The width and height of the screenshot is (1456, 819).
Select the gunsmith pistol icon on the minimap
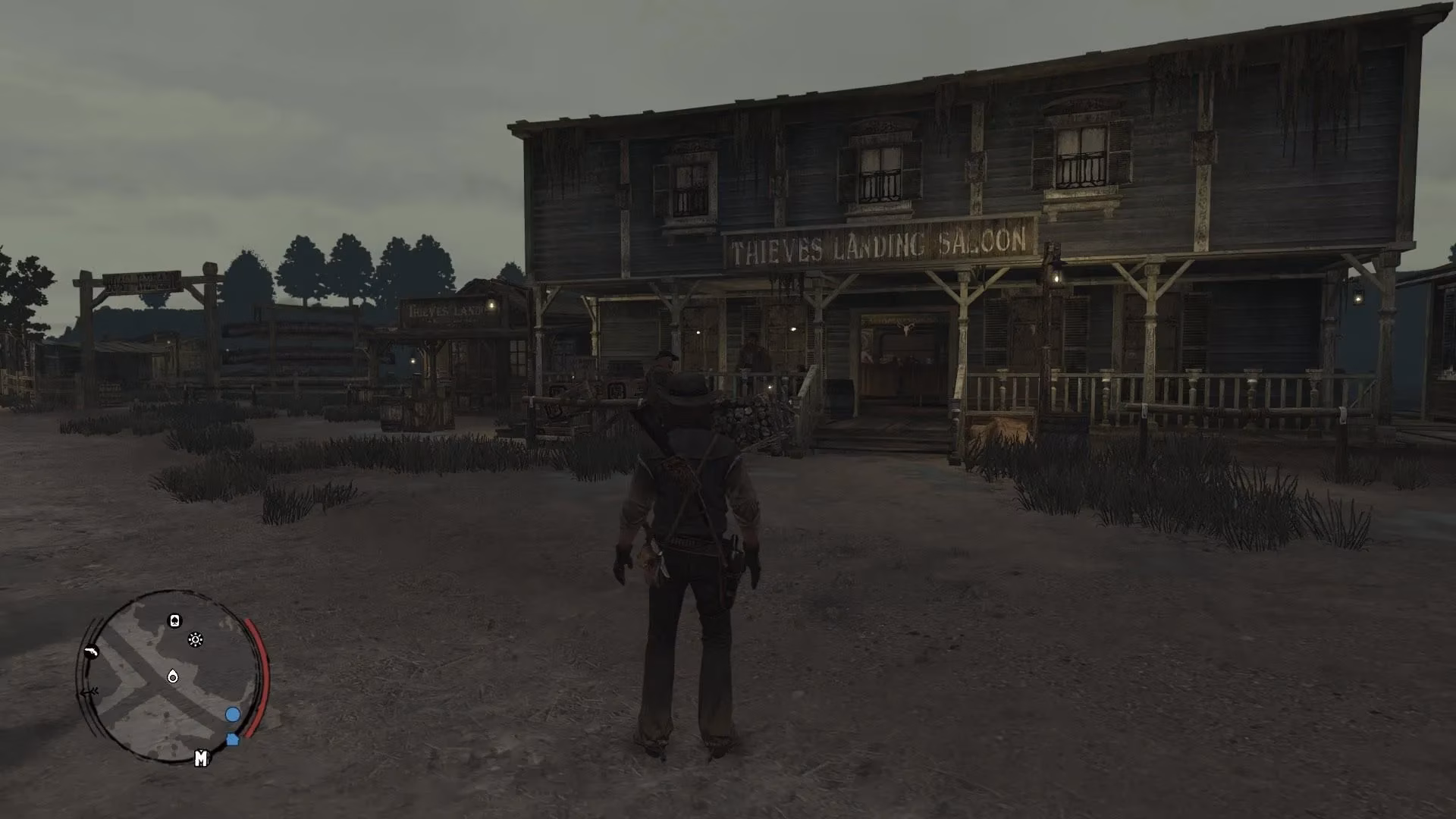pos(91,652)
